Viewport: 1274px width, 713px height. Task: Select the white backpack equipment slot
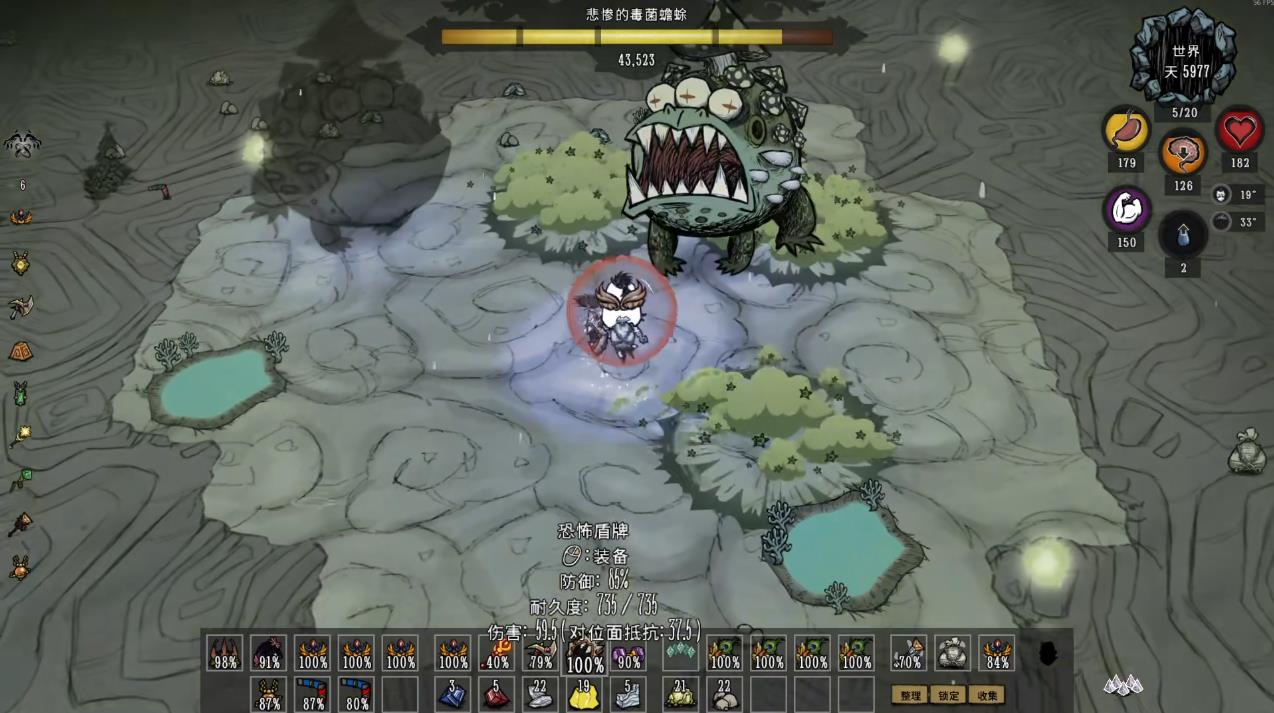point(952,654)
